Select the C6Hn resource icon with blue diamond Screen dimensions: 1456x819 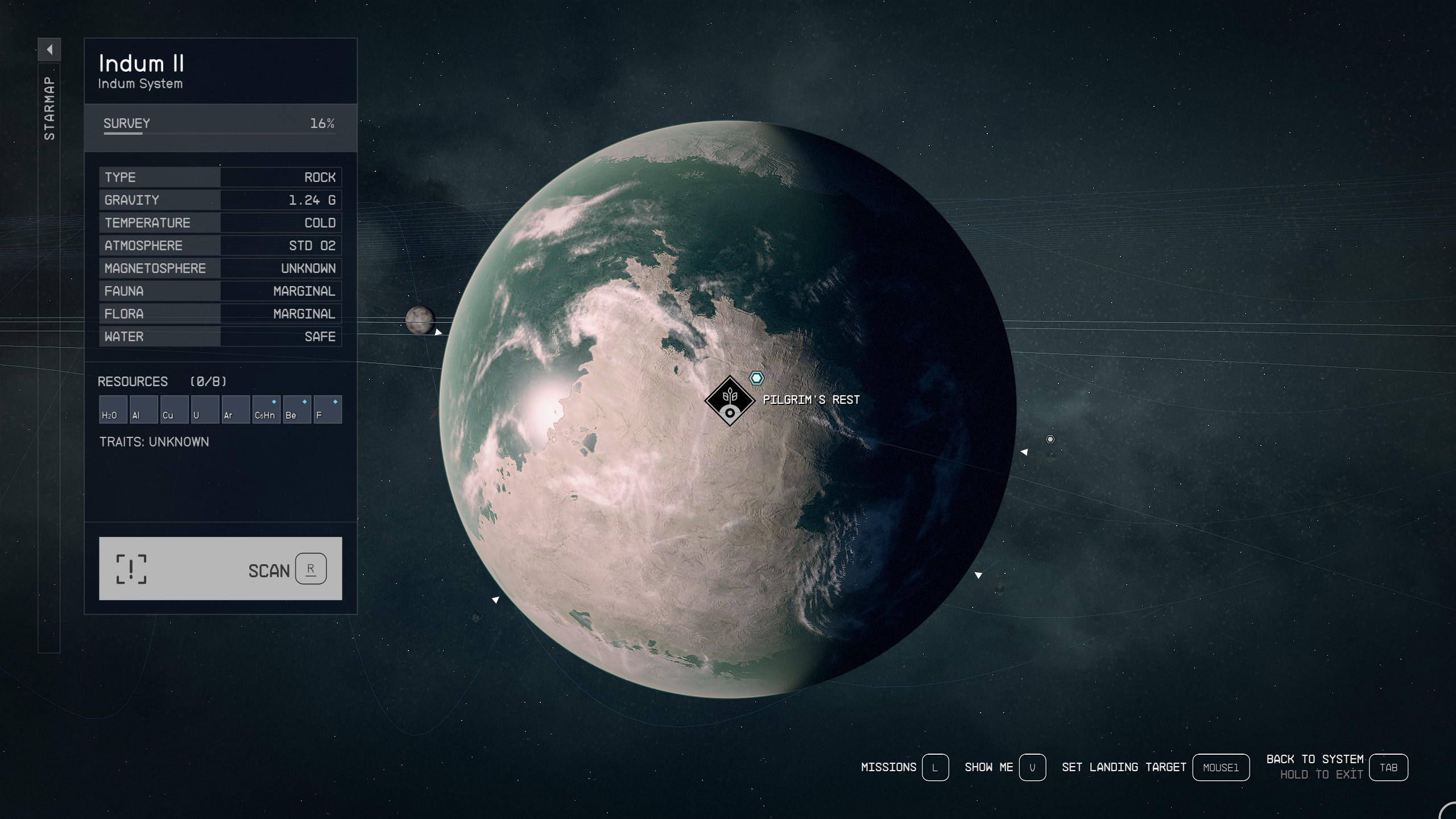[x=267, y=408]
